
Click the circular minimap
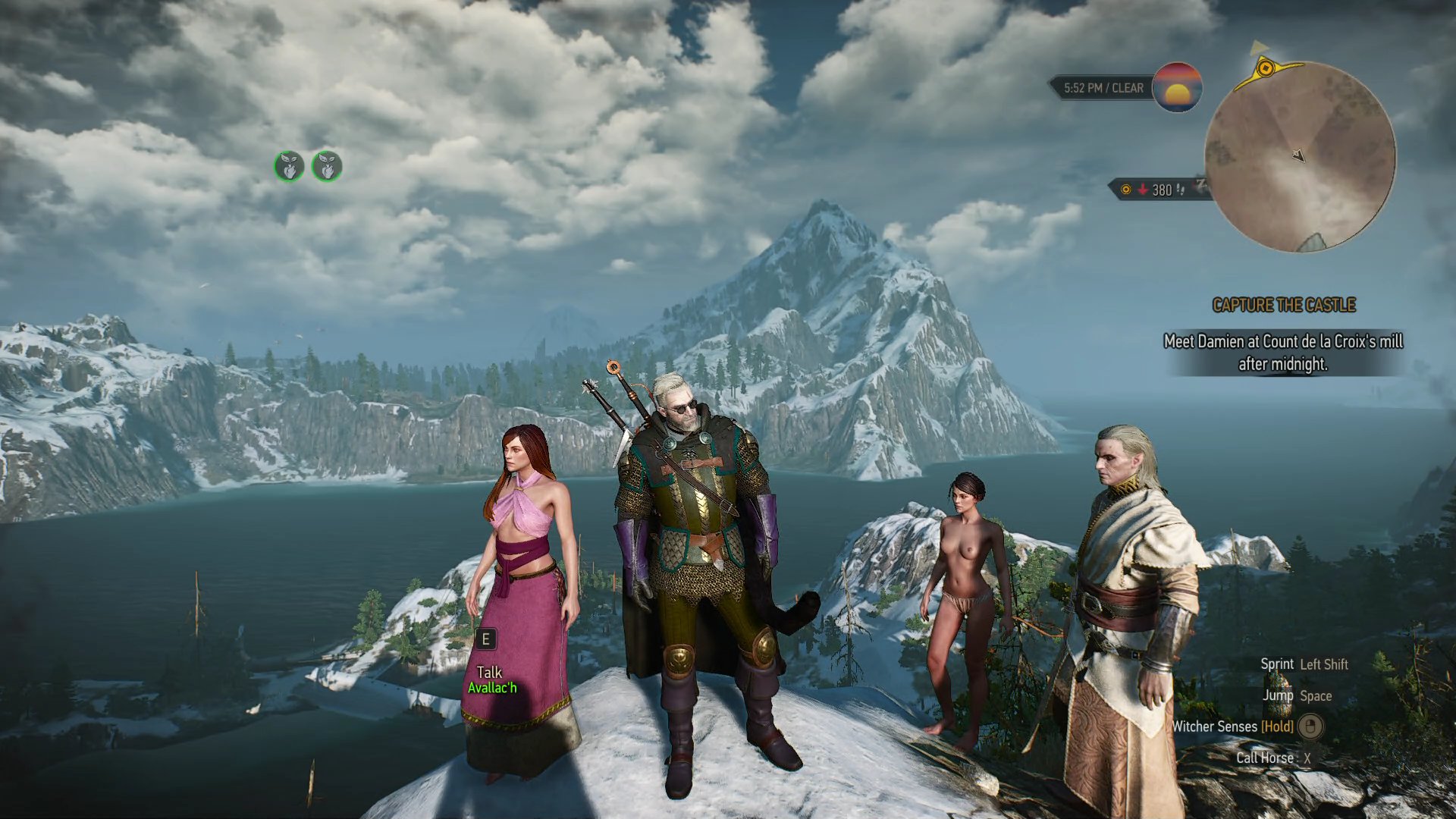pos(1300,157)
